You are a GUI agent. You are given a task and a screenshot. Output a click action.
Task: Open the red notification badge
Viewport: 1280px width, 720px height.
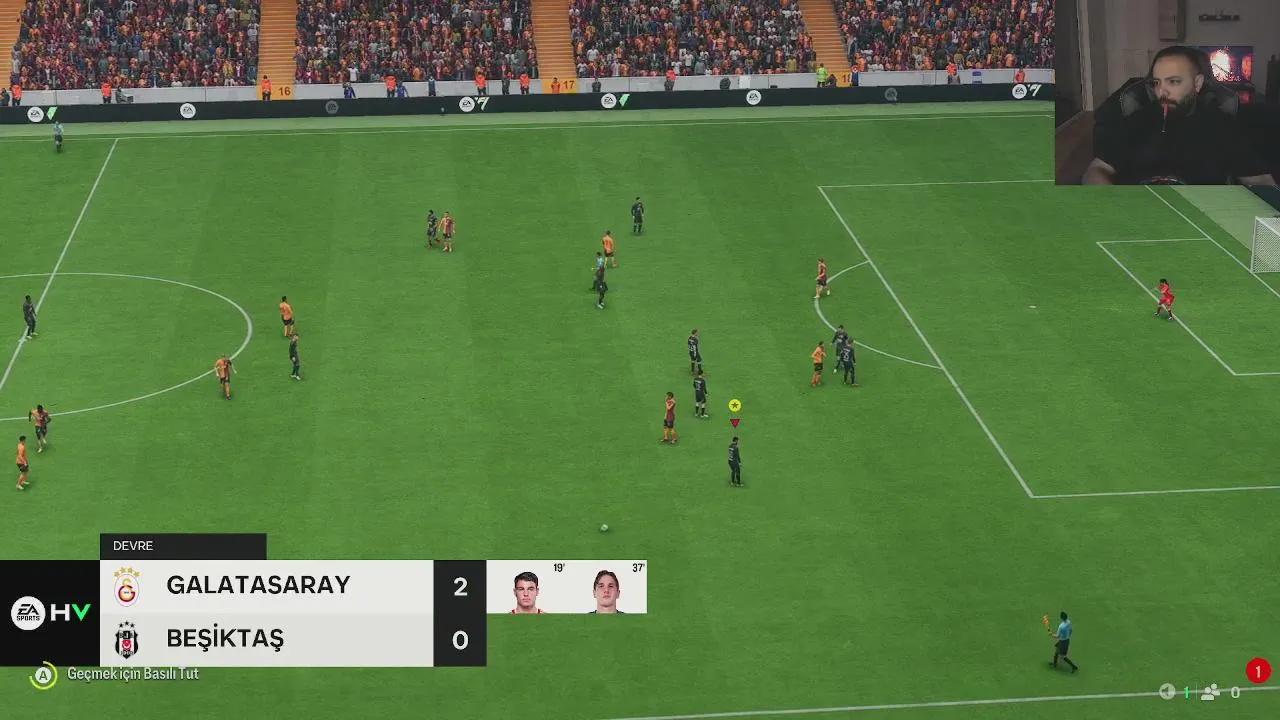point(1258,671)
